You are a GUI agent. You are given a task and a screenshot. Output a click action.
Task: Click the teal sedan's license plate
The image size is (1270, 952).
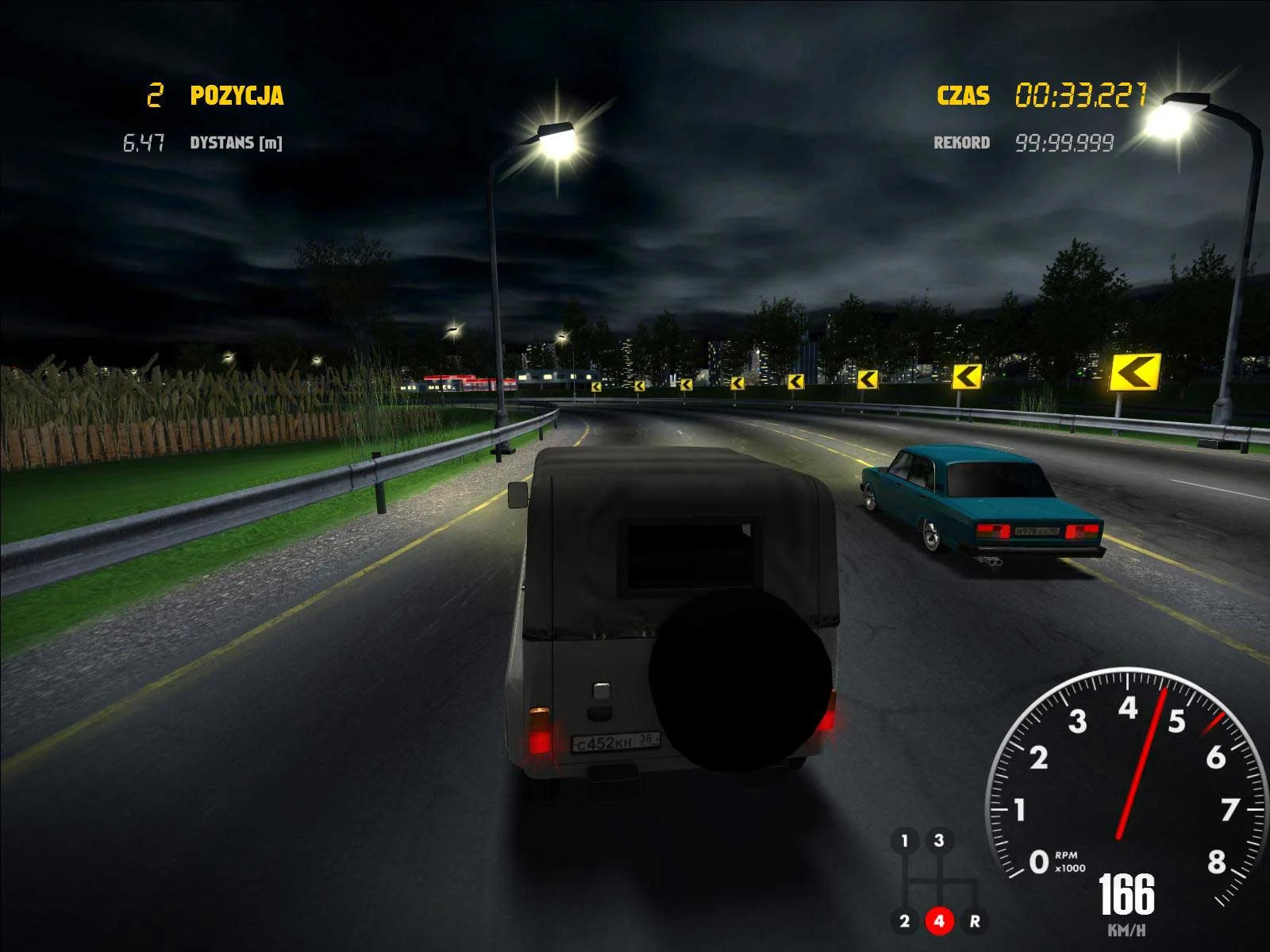click(1036, 530)
